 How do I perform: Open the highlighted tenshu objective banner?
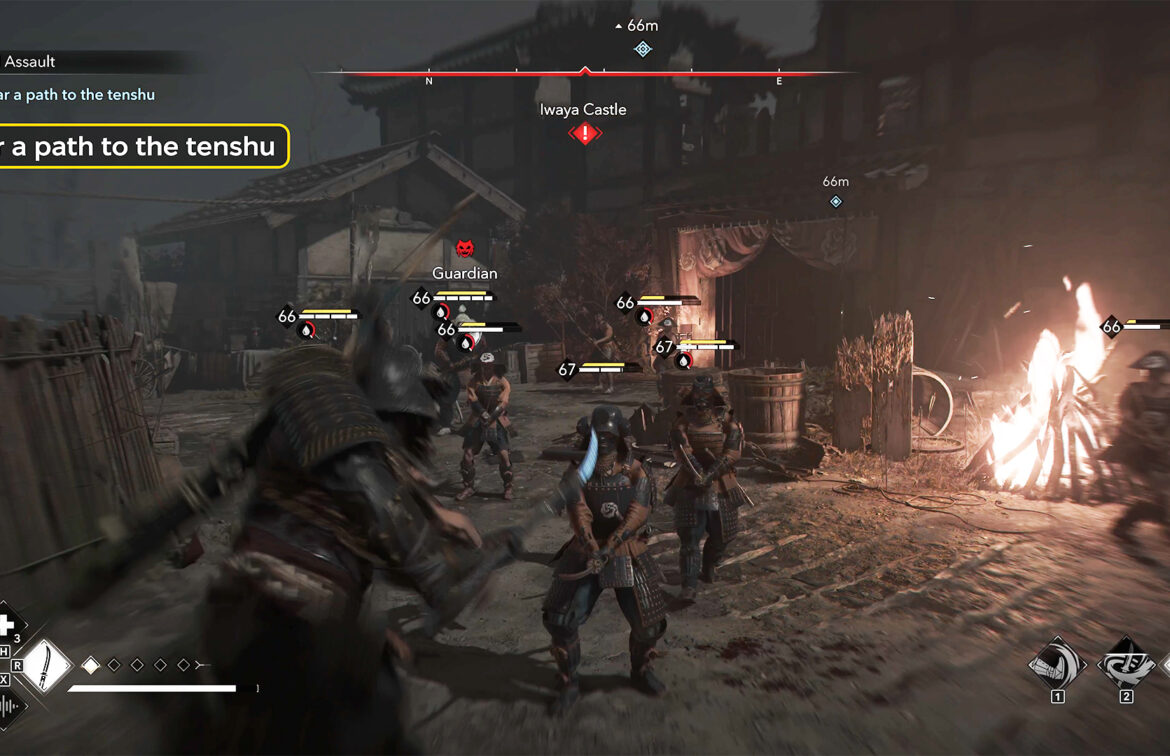tap(140, 146)
